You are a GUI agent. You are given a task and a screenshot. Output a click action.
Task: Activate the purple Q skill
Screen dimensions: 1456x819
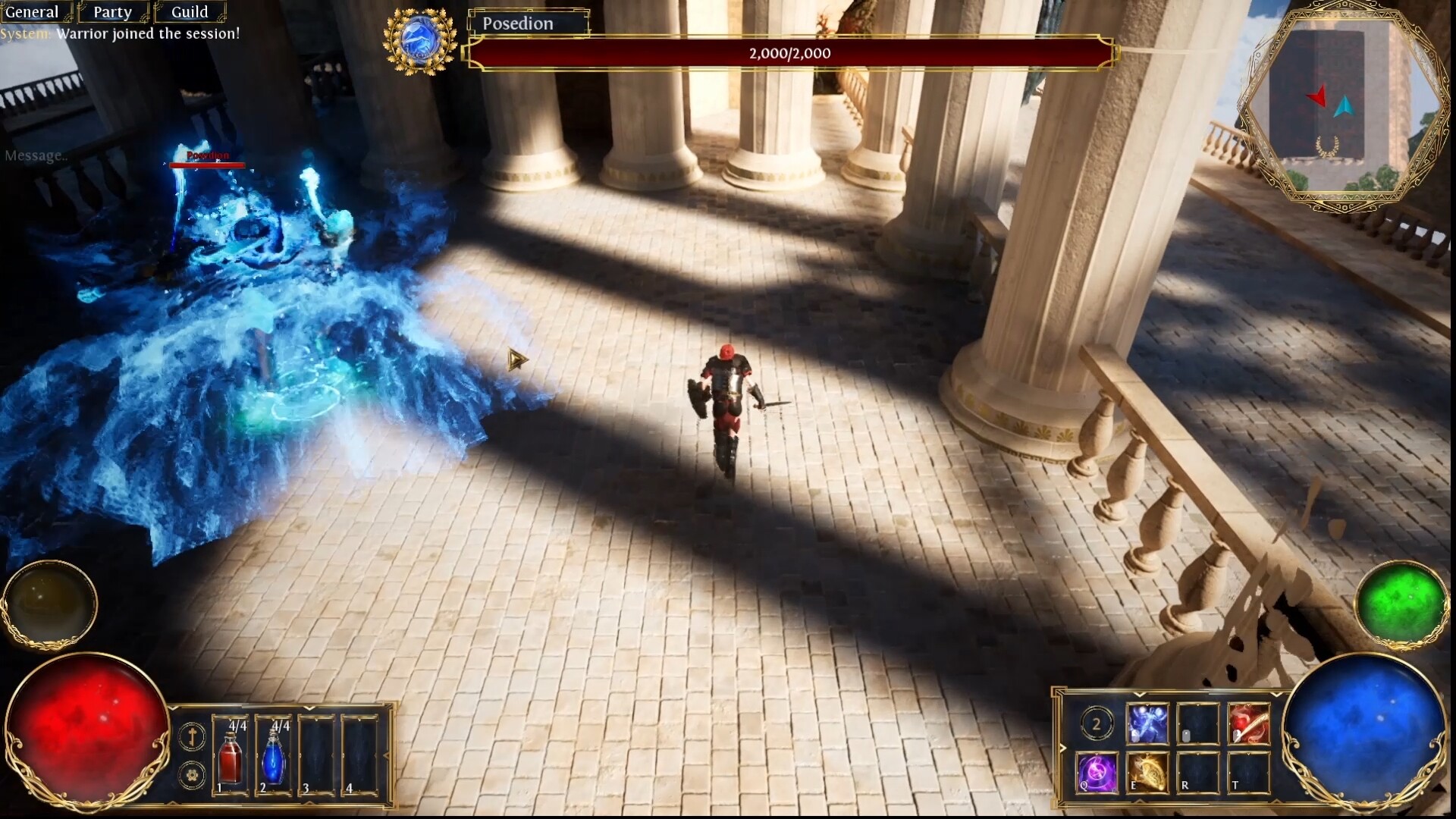pyautogui.click(x=1097, y=773)
